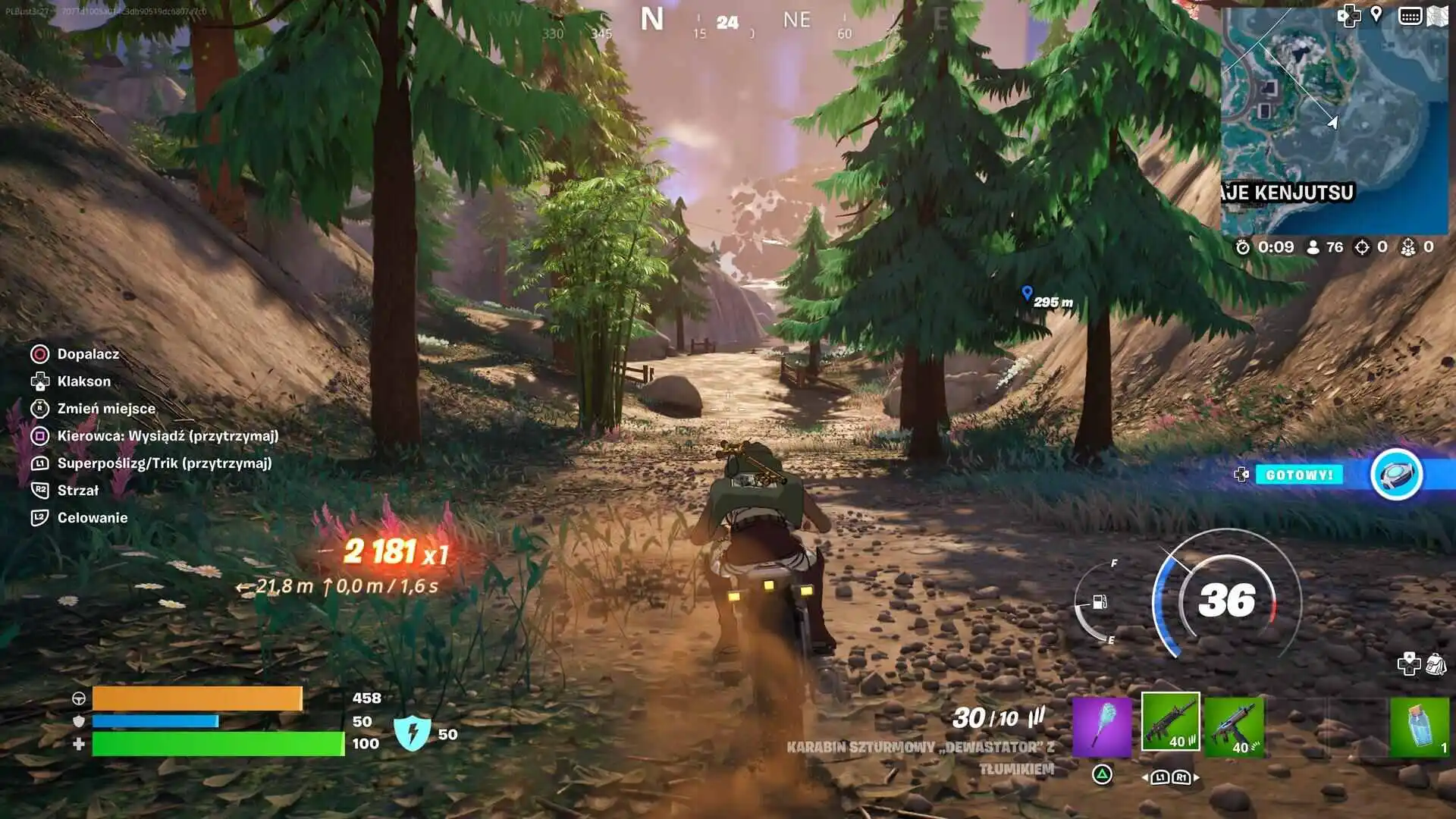The image size is (1456, 819).
Task: Open the backpack inventory icon bottom right
Action: point(1436,663)
